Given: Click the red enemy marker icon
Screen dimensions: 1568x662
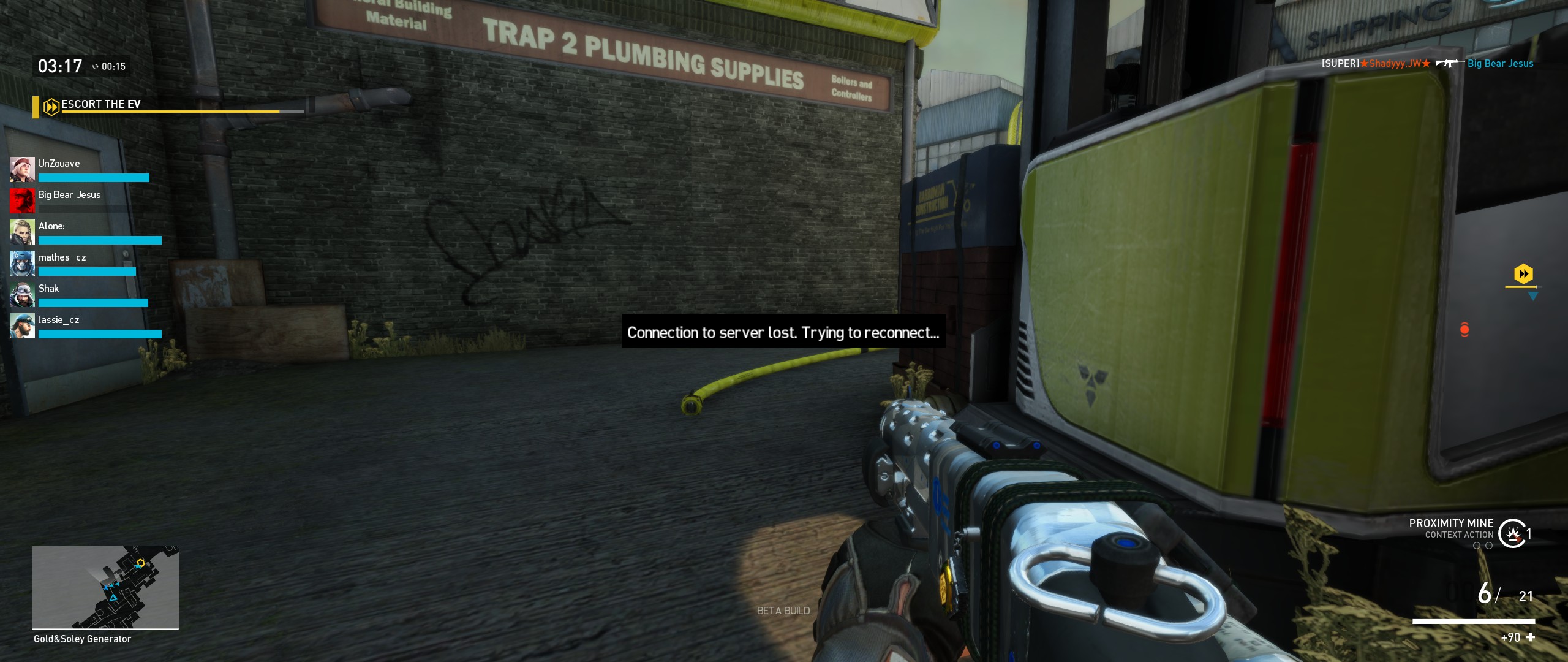Looking at the screenshot, I should [x=1464, y=330].
